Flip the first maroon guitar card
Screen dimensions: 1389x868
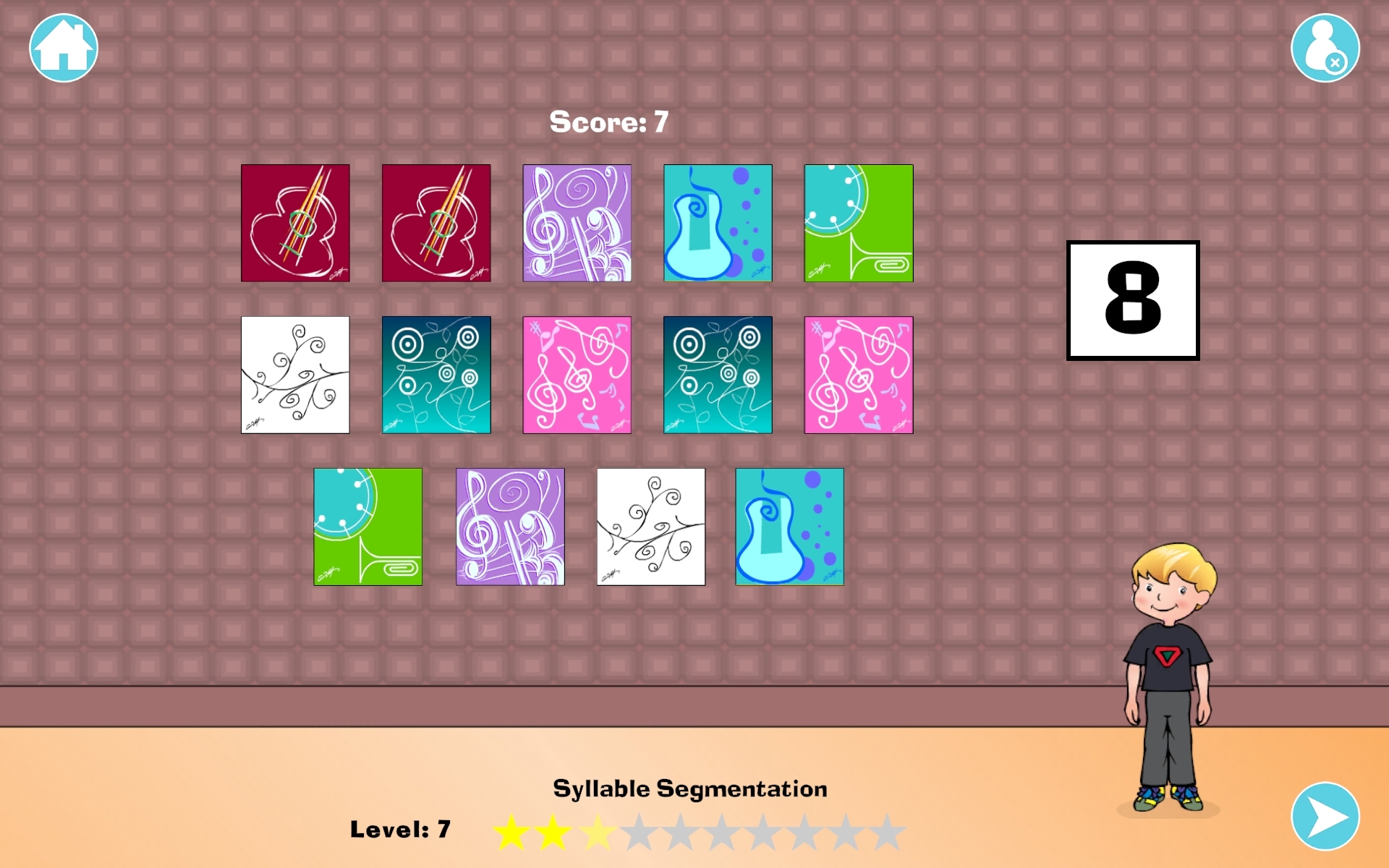[294, 222]
